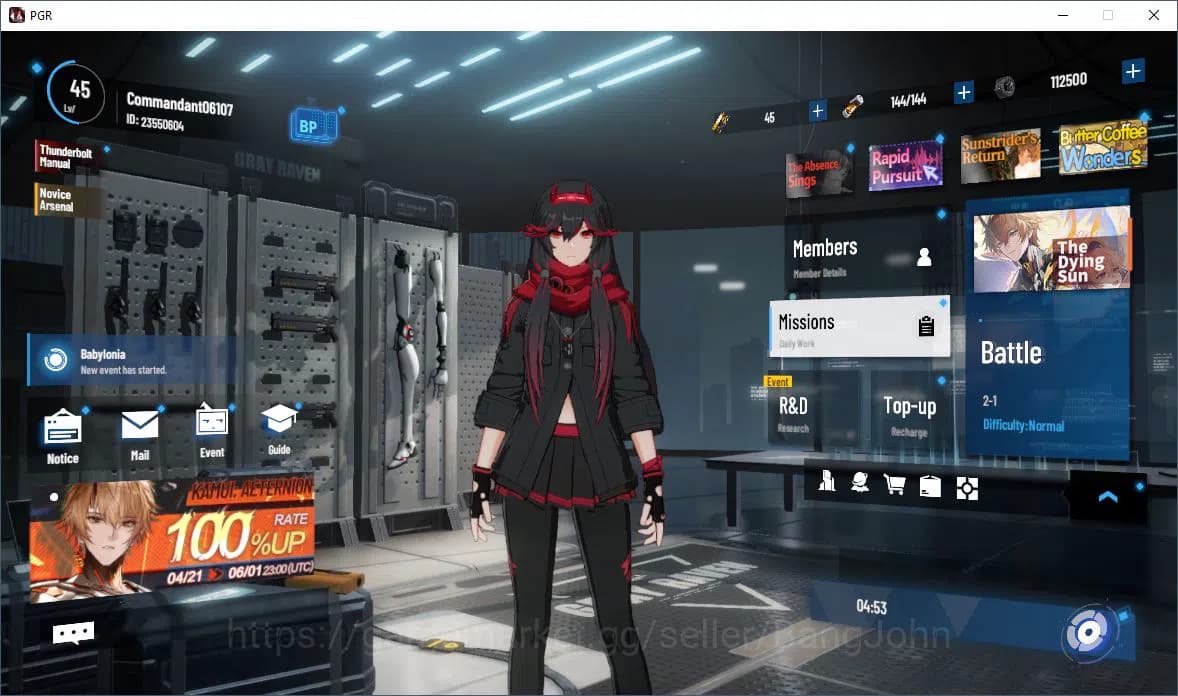Image resolution: width=1178 pixels, height=696 pixels.
Task: Close the PGR window
Action: (x=1154, y=15)
